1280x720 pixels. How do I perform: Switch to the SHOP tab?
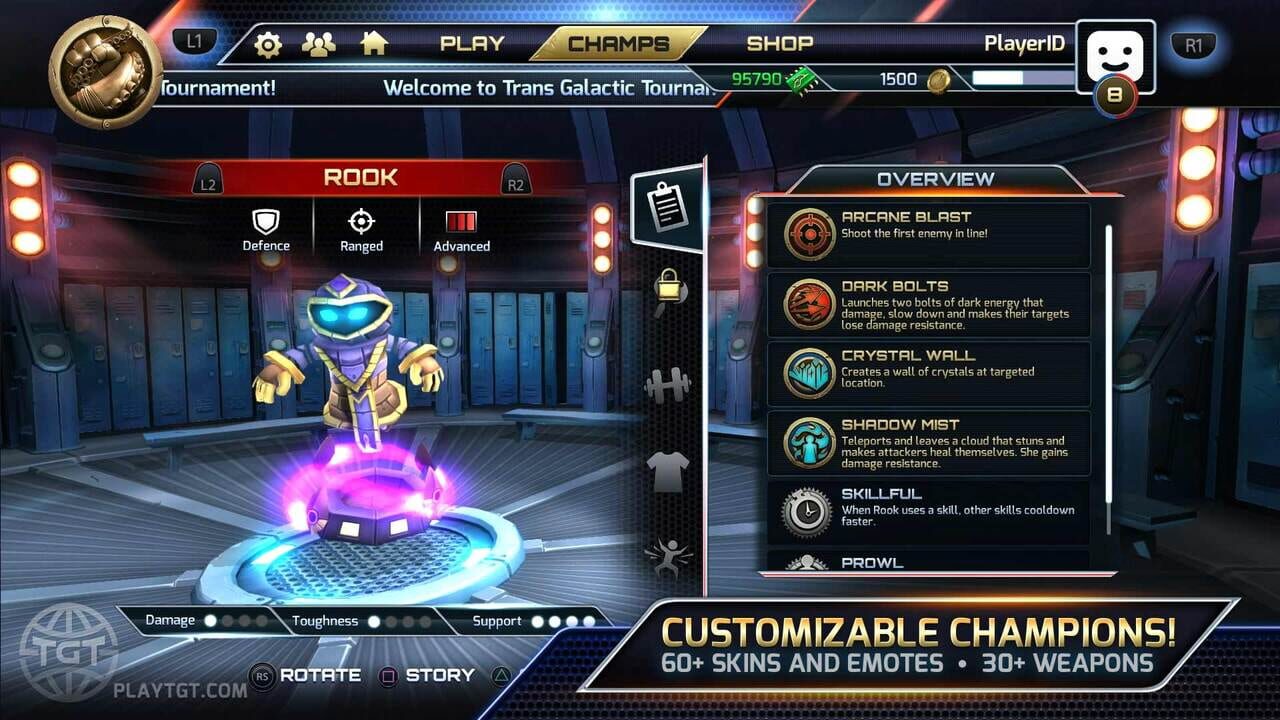click(781, 44)
